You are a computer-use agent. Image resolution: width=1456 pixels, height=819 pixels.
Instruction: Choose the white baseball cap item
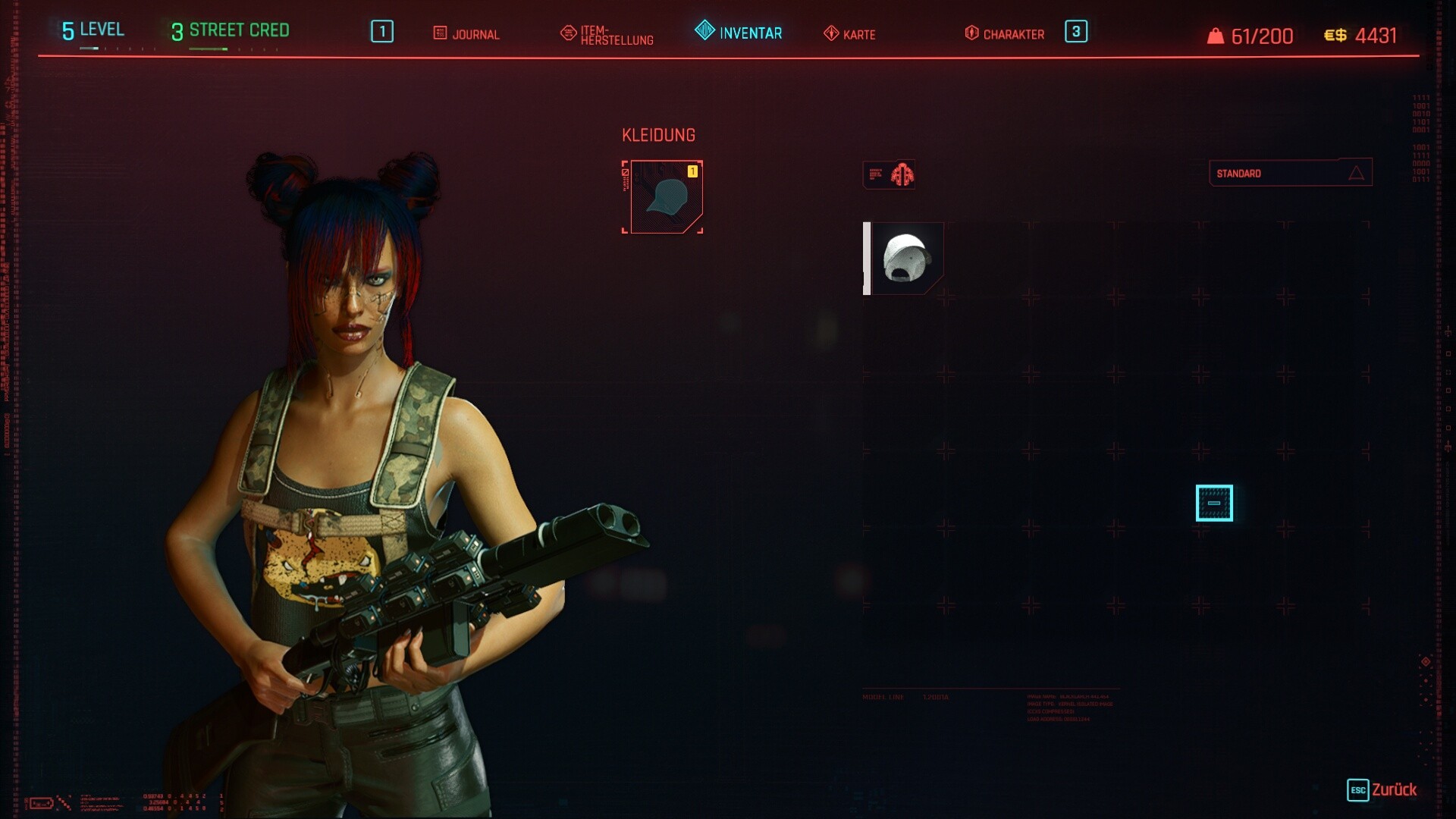(x=906, y=259)
